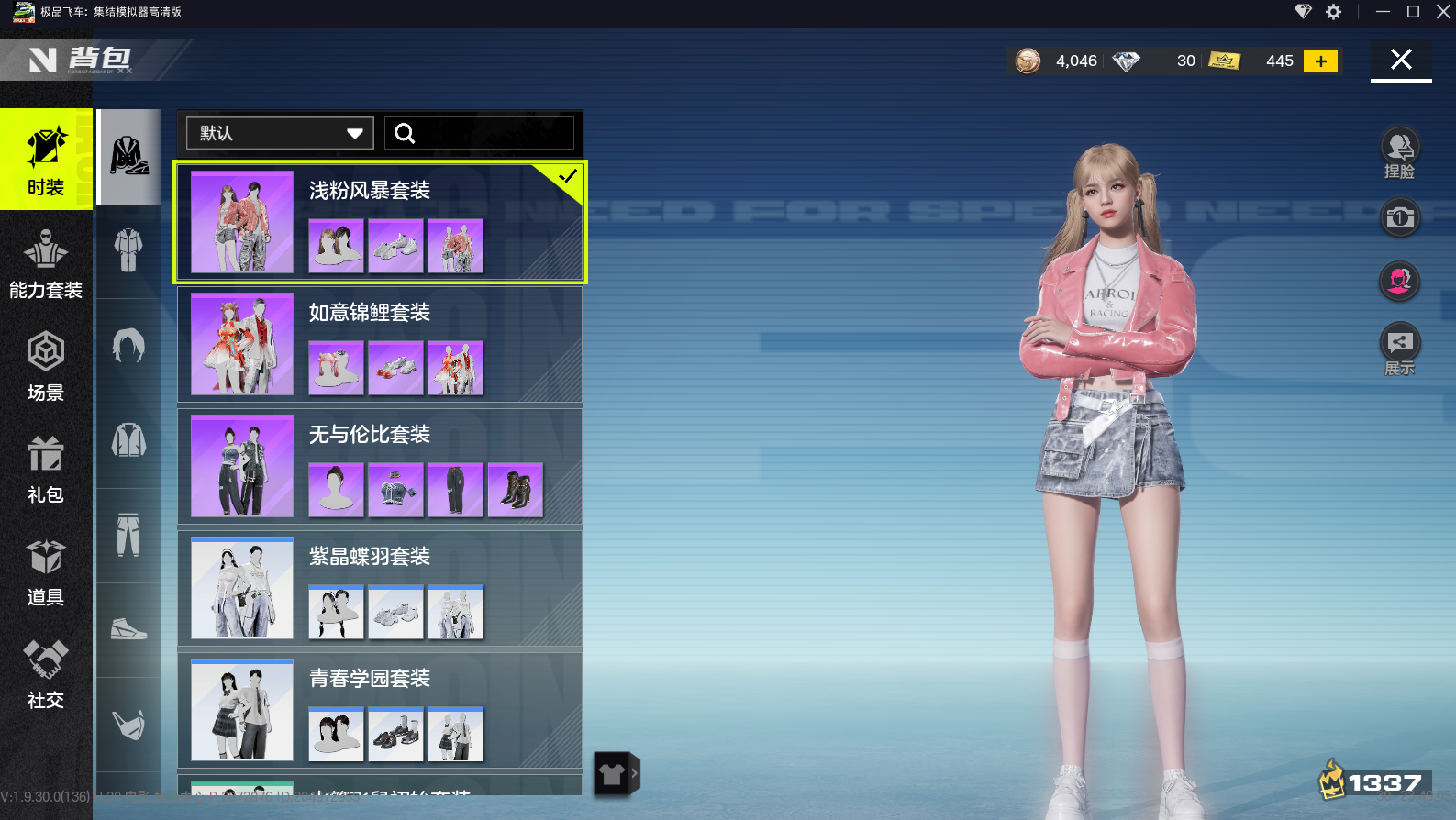Click the outfit search field

pos(479,133)
